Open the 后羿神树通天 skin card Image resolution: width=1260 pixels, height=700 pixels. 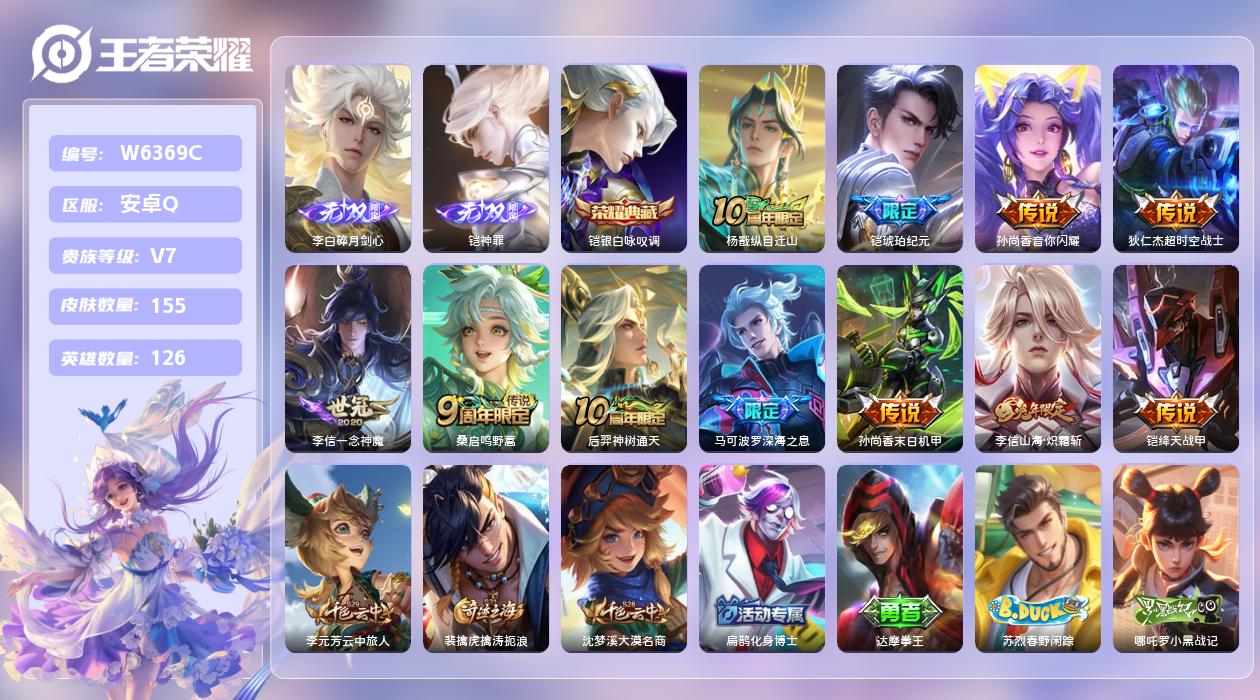click(x=624, y=358)
